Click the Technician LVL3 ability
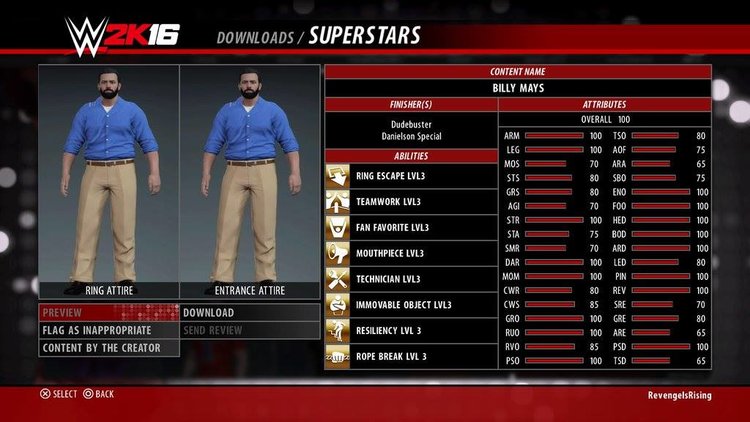This screenshot has width=750, height=422. tap(410, 279)
